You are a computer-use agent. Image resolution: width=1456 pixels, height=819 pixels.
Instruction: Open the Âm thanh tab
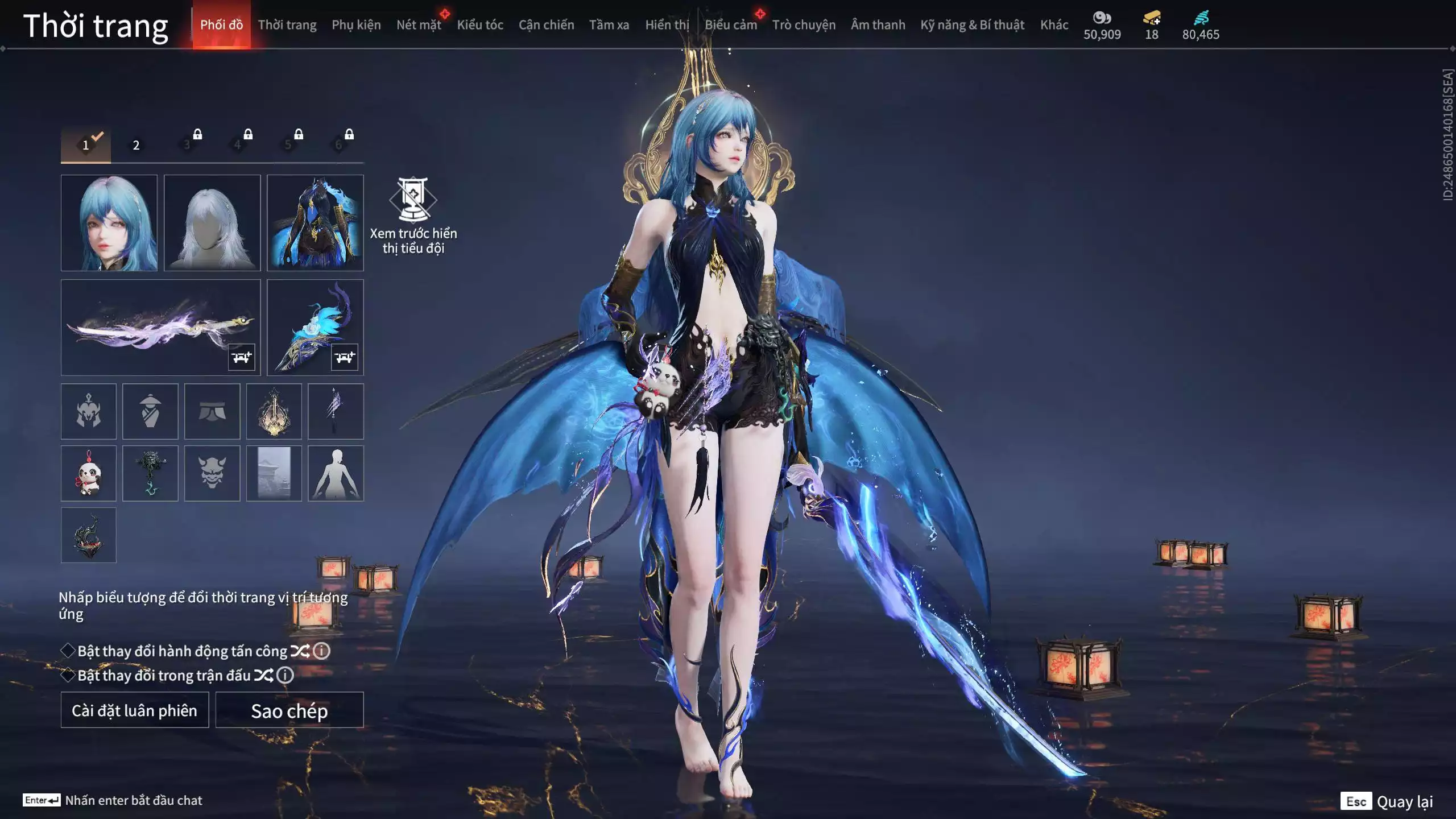tap(878, 25)
